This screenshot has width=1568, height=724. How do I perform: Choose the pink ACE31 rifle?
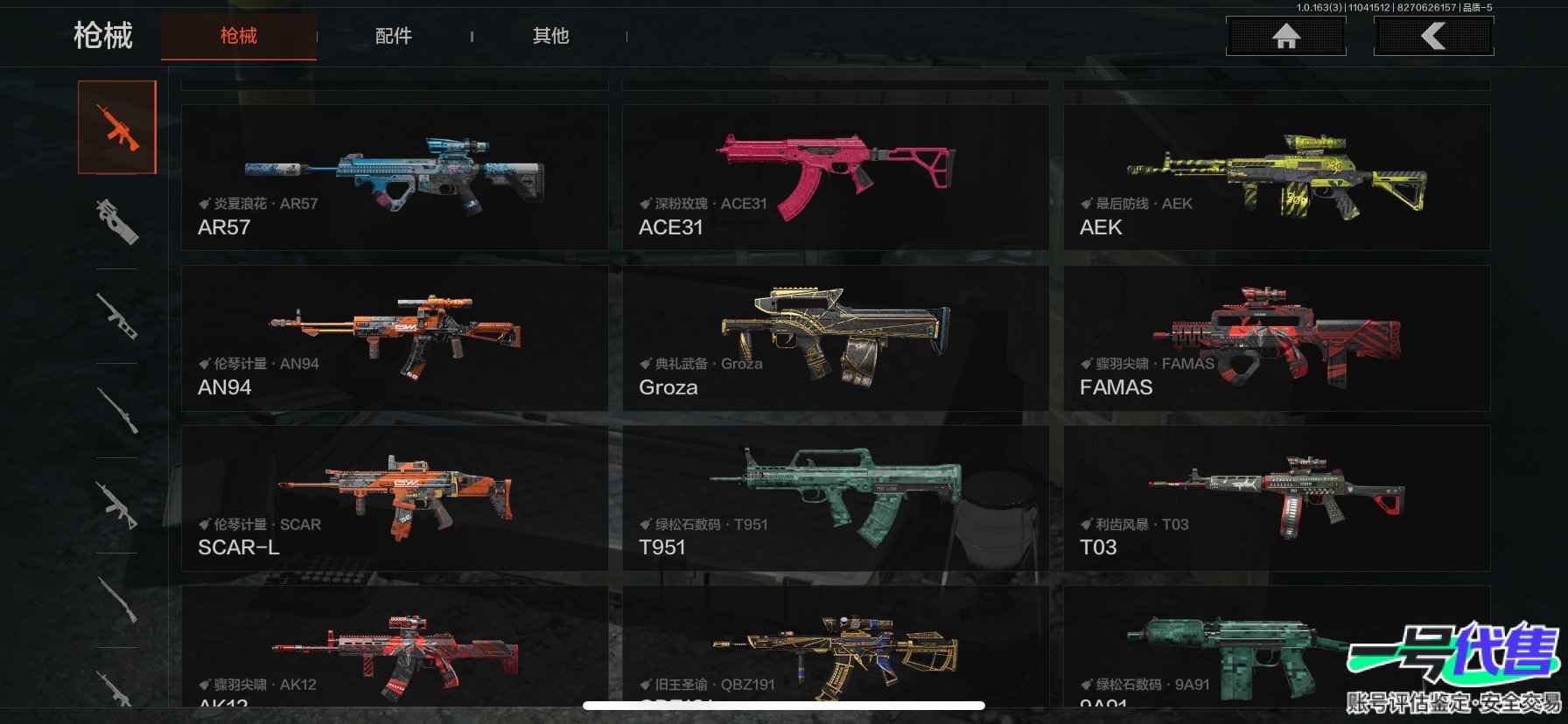click(835, 178)
